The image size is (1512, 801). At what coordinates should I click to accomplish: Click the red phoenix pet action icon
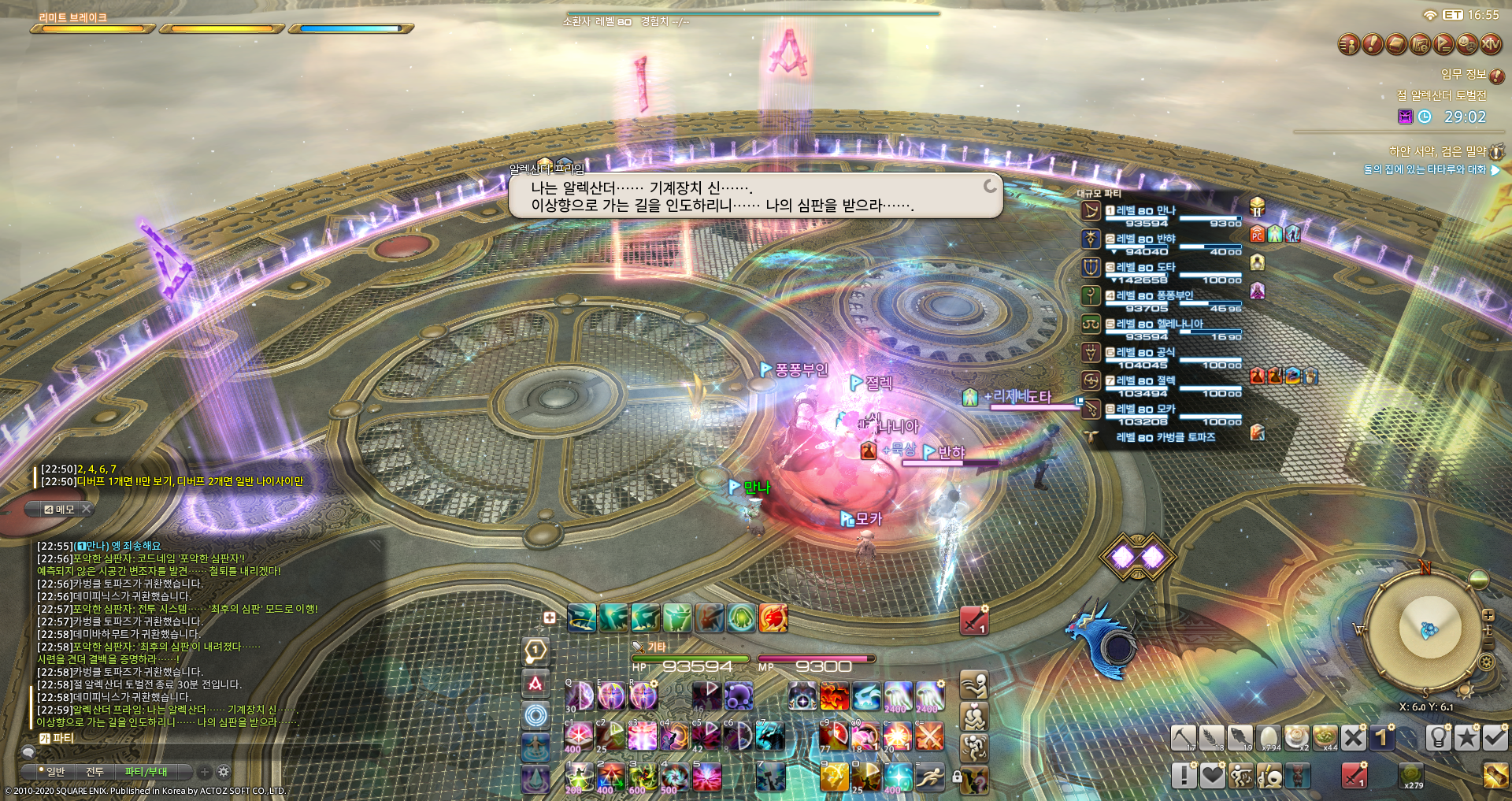[773, 618]
